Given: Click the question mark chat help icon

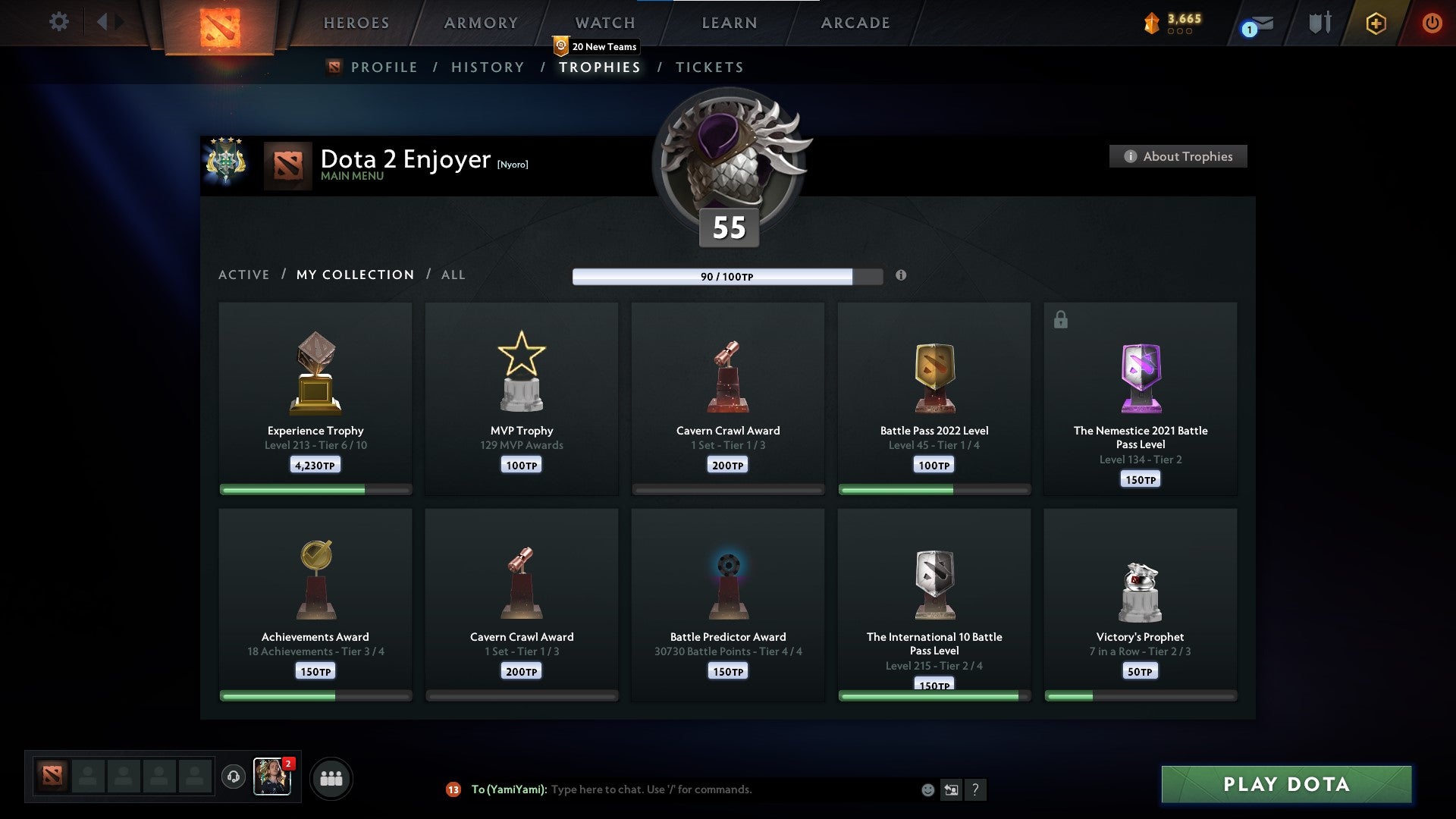Looking at the screenshot, I should (977, 789).
